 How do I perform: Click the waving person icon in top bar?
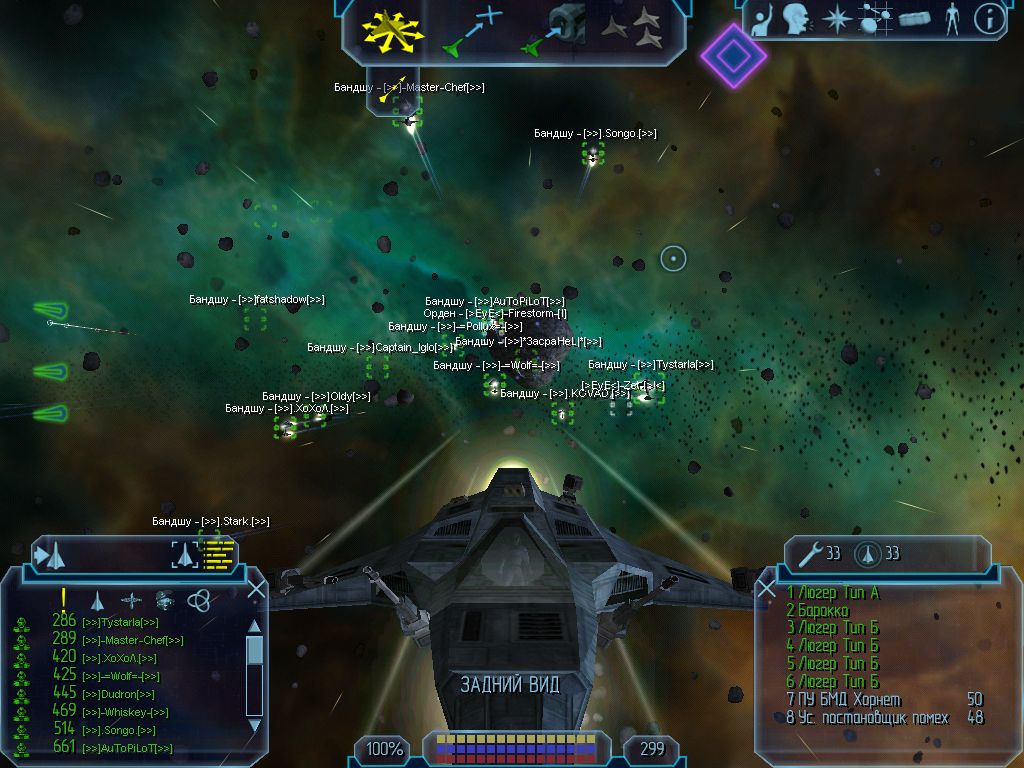click(761, 18)
